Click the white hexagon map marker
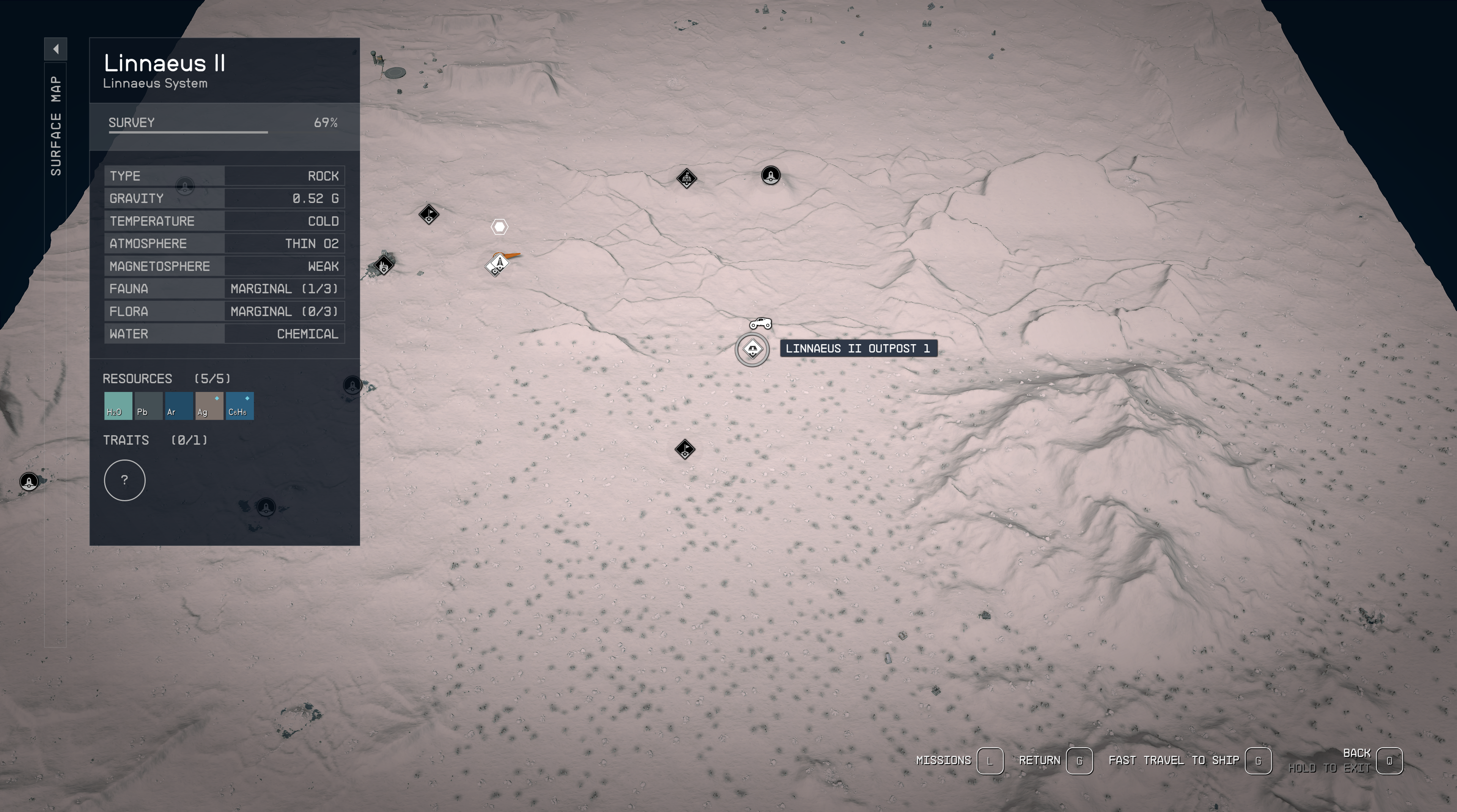This screenshot has height=812, width=1457. tap(499, 227)
